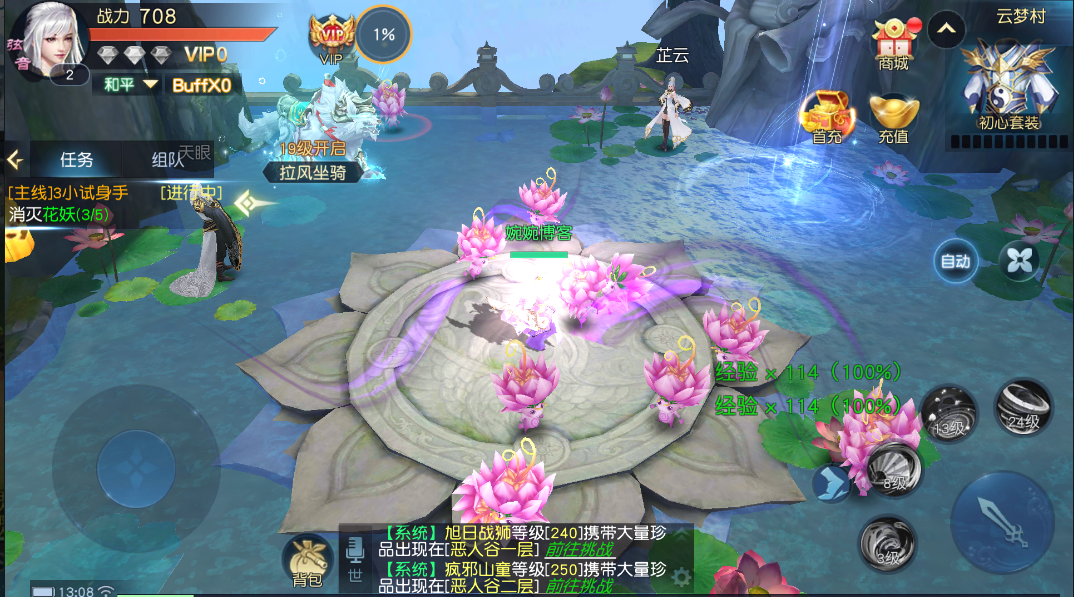The height and width of the screenshot is (597, 1074).
Task: Toggle 自动 auto-combat
Action: [x=955, y=262]
